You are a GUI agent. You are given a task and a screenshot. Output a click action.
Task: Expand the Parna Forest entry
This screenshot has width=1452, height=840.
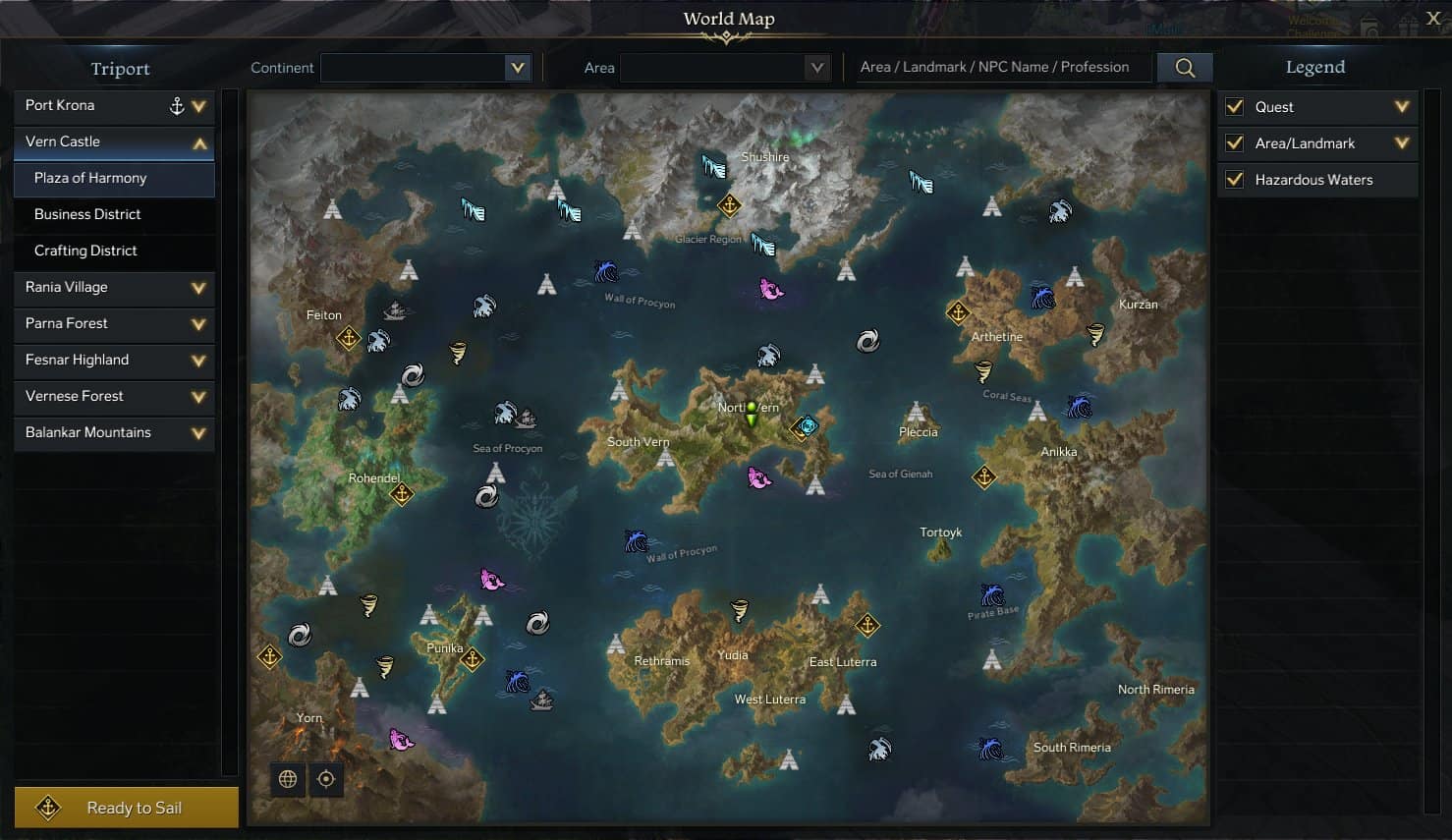coord(198,324)
